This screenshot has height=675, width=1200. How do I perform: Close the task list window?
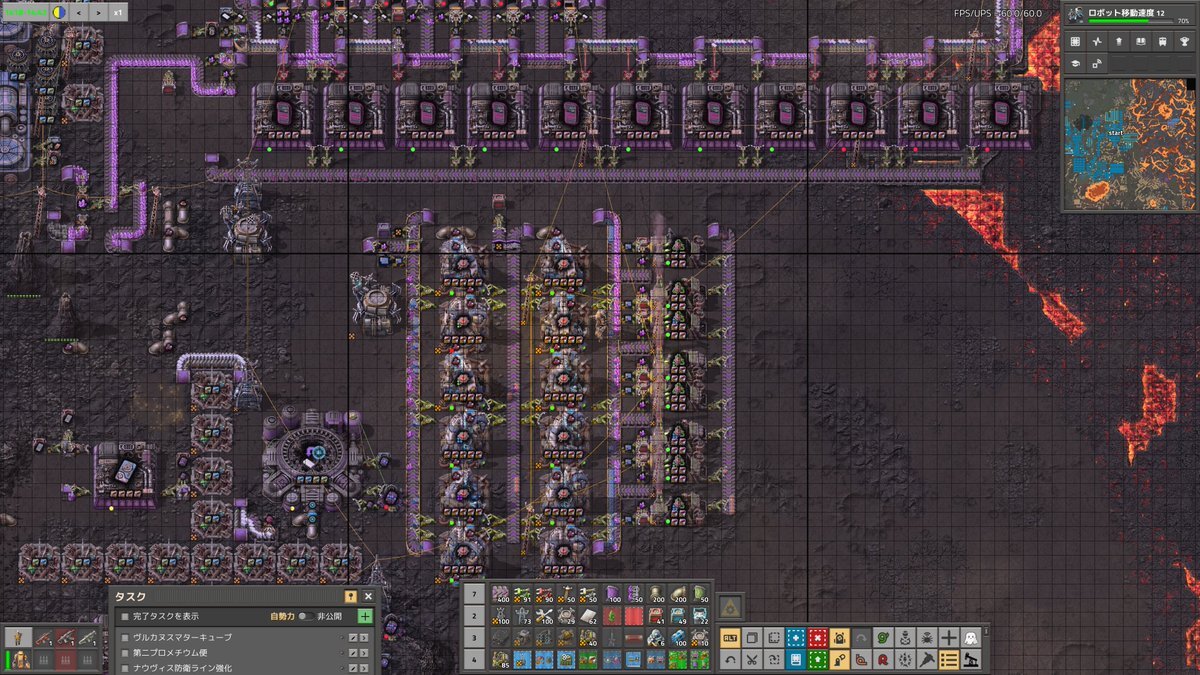[x=368, y=596]
